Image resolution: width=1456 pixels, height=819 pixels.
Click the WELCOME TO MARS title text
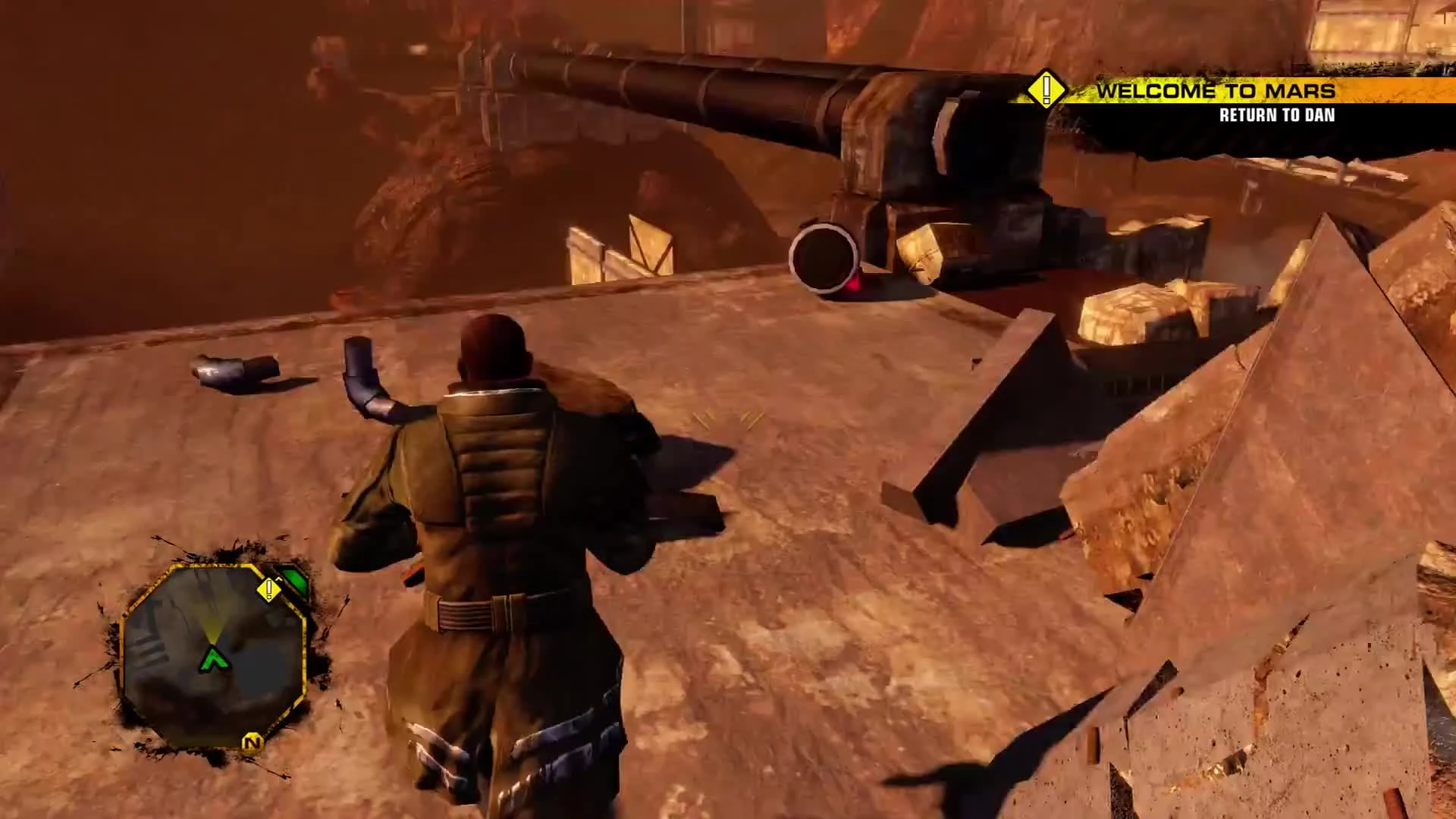[1216, 90]
